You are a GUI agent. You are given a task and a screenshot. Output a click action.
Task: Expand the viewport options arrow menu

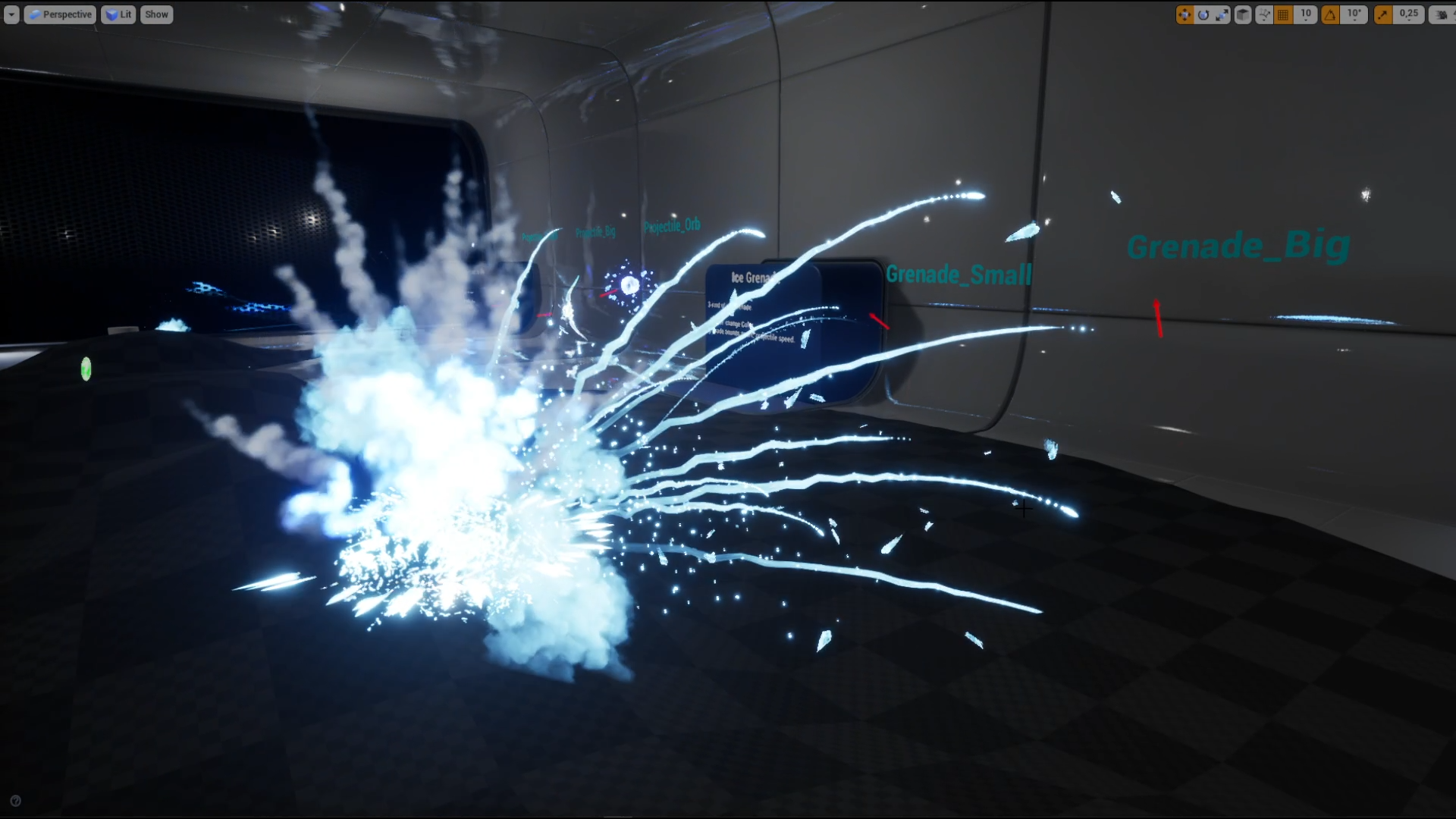pyautogui.click(x=11, y=14)
